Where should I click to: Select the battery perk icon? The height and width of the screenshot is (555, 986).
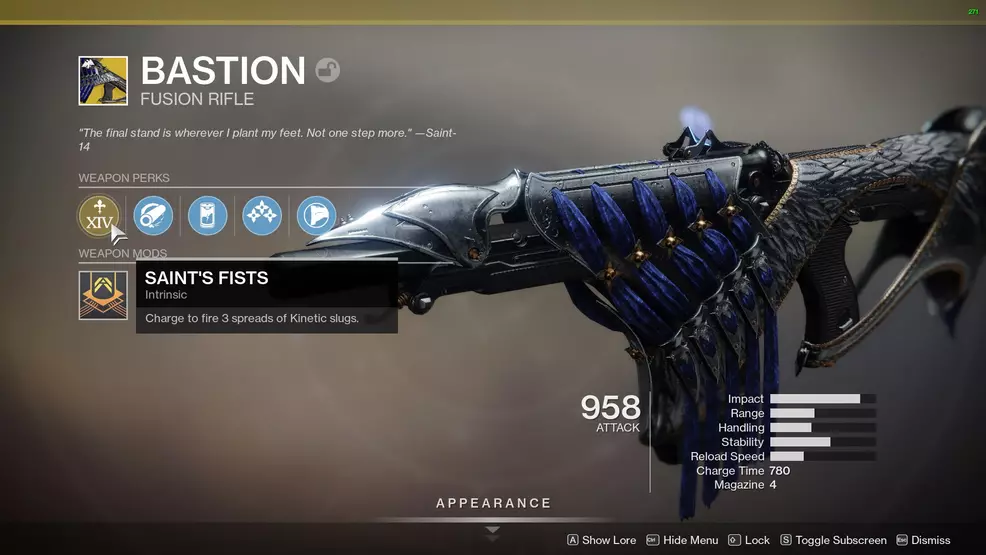point(207,215)
